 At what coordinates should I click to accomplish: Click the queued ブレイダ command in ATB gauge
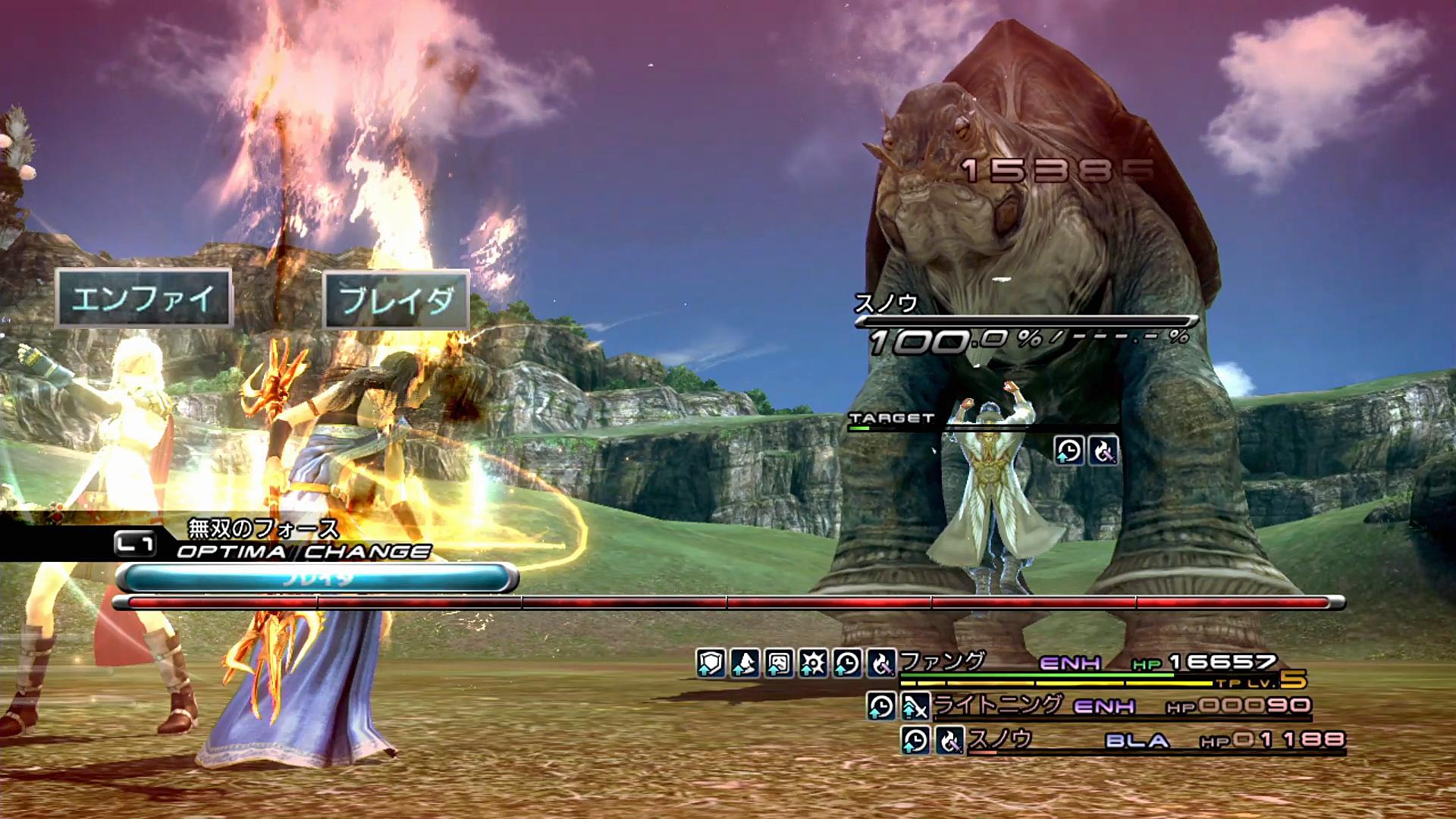pyautogui.click(x=318, y=579)
